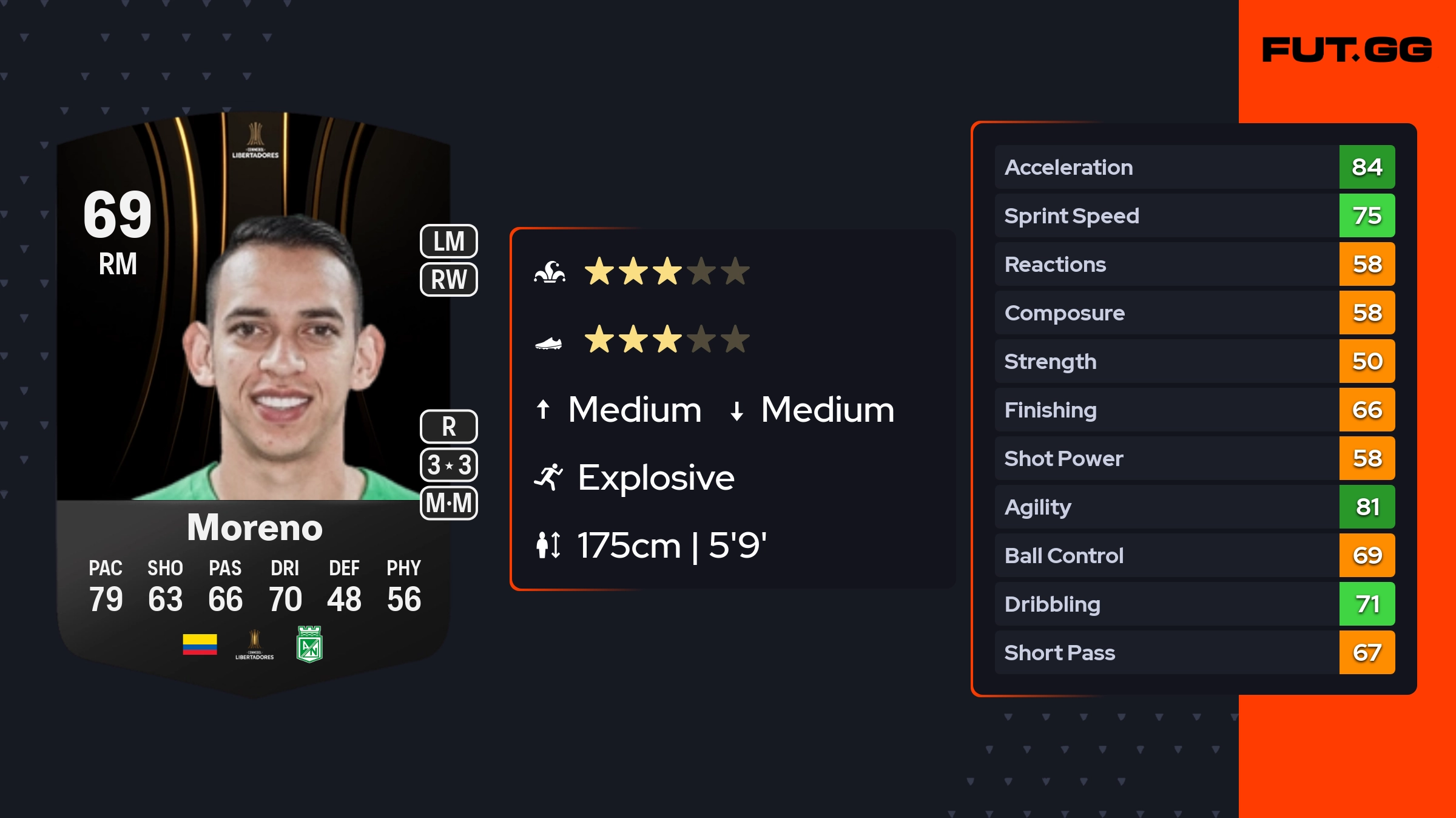The image size is (1456, 818).
Task: Click the Explosive acceleration type entry
Action: point(655,478)
